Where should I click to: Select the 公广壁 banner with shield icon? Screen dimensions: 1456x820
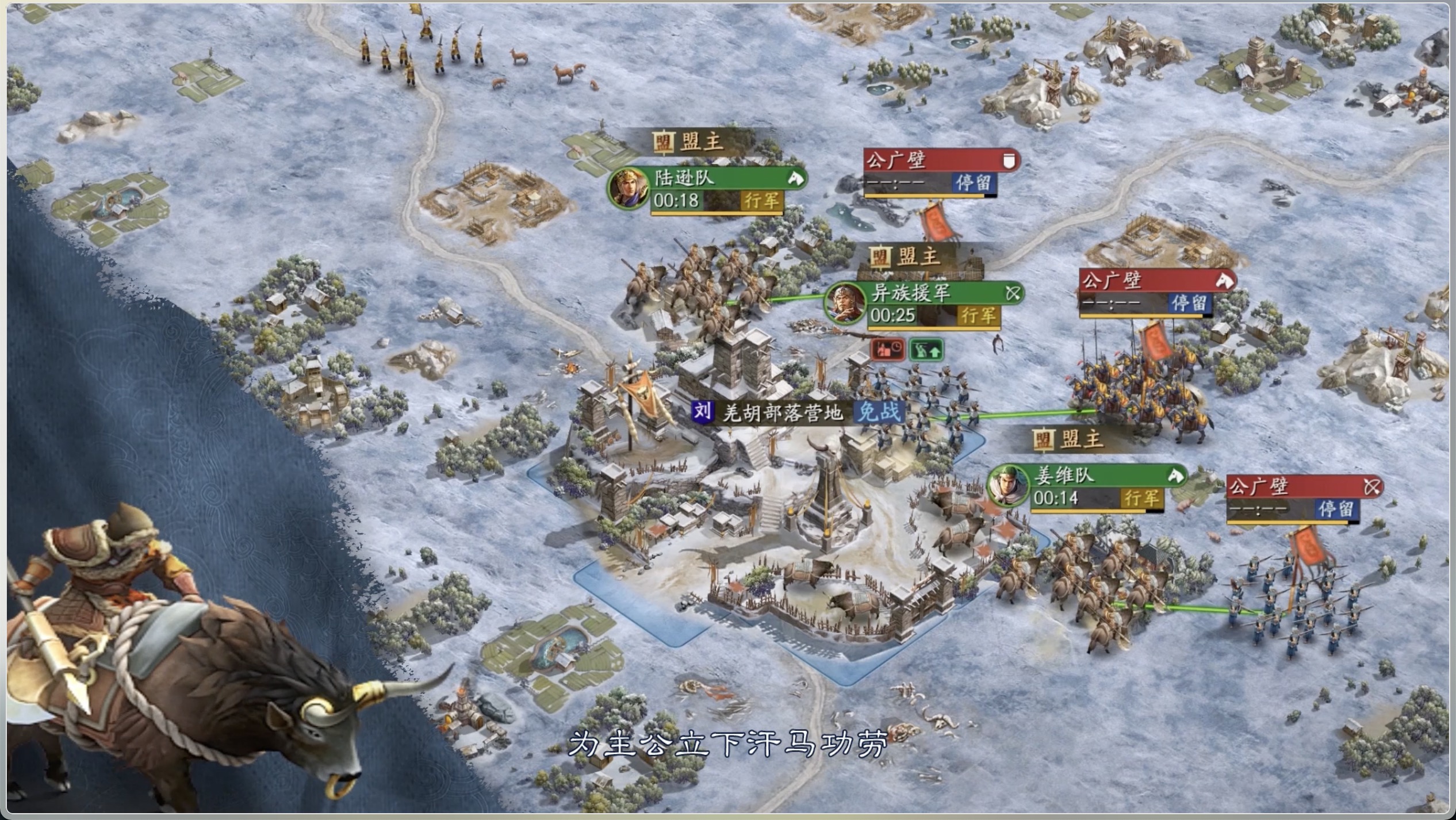940,160
